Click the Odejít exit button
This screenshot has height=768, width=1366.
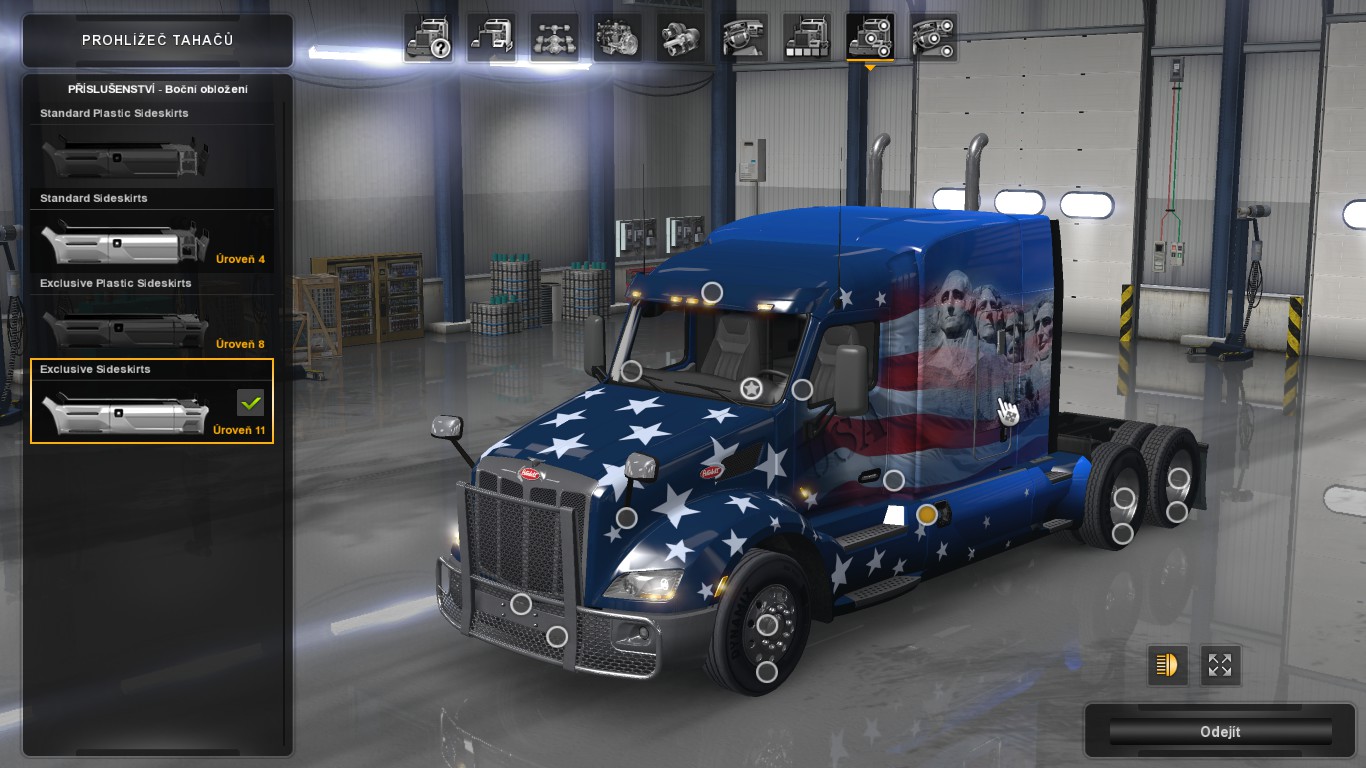click(x=1220, y=732)
